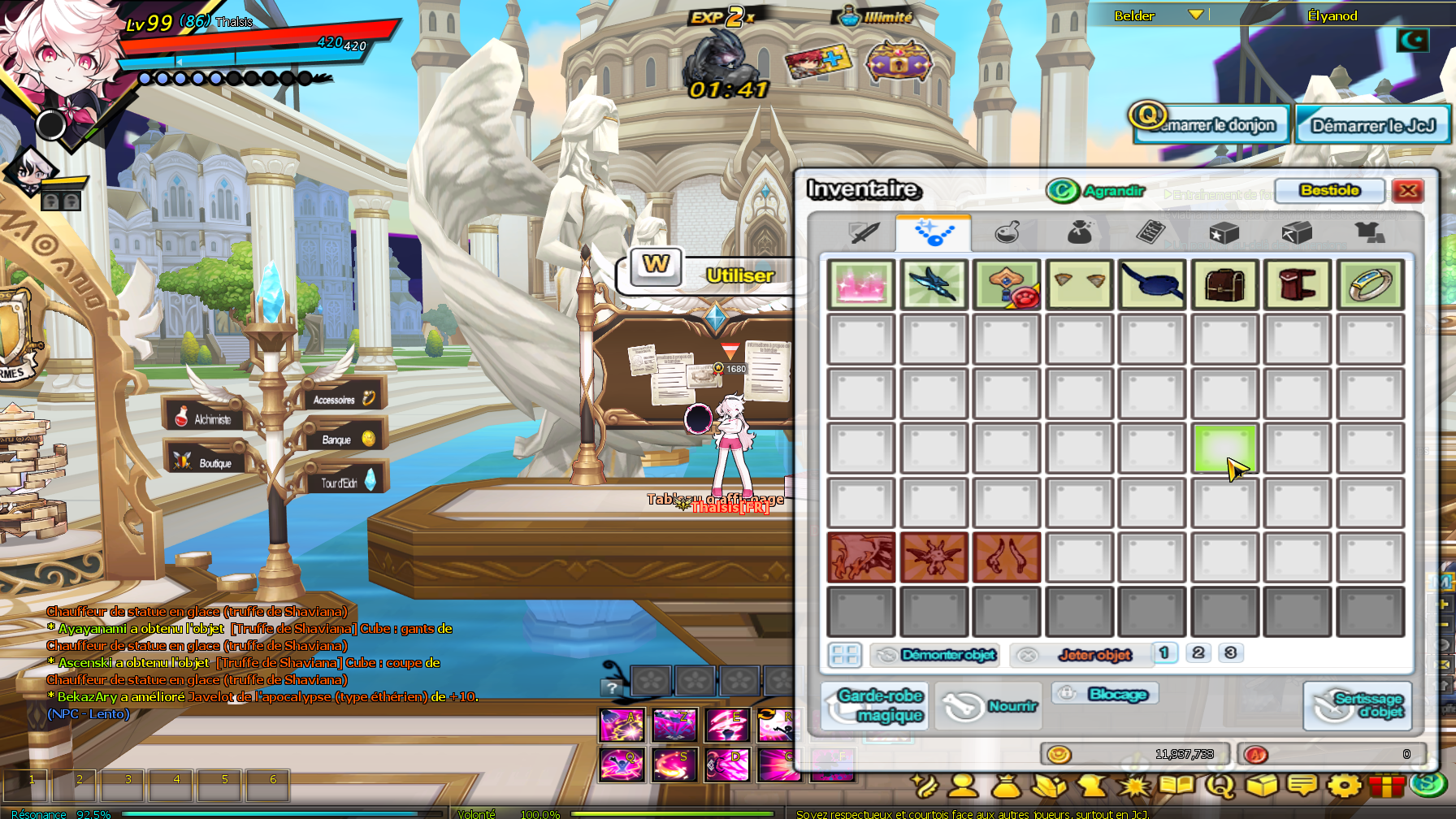Close the Inventaire window
Image resolution: width=1456 pixels, height=819 pixels.
pyautogui.click(x=1407, y=191)
